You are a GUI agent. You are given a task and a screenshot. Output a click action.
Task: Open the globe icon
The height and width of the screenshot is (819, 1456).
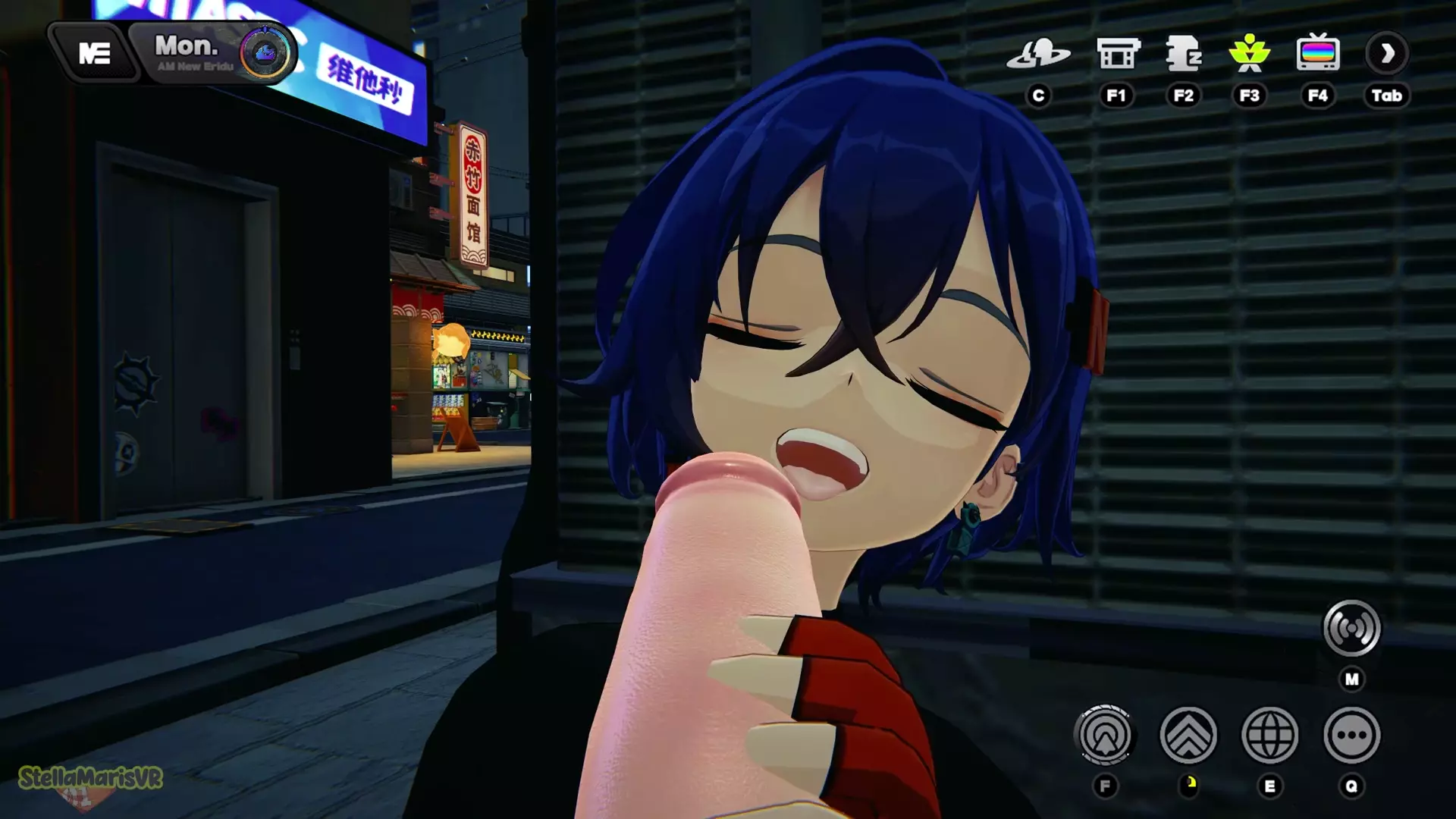coord(1270,735)
